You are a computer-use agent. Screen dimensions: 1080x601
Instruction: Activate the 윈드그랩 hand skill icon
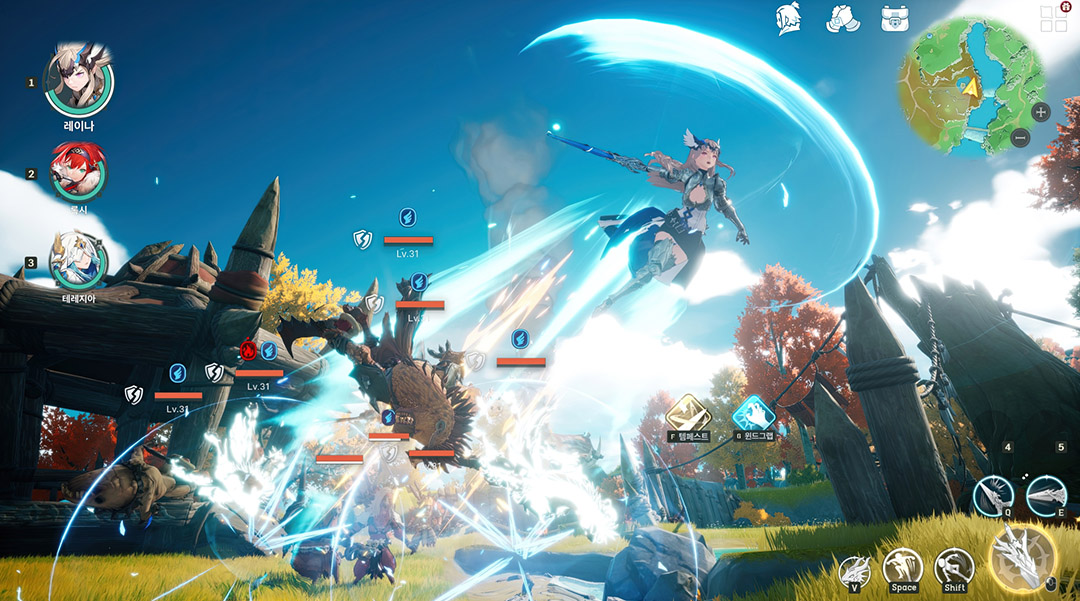pos(754,413)
